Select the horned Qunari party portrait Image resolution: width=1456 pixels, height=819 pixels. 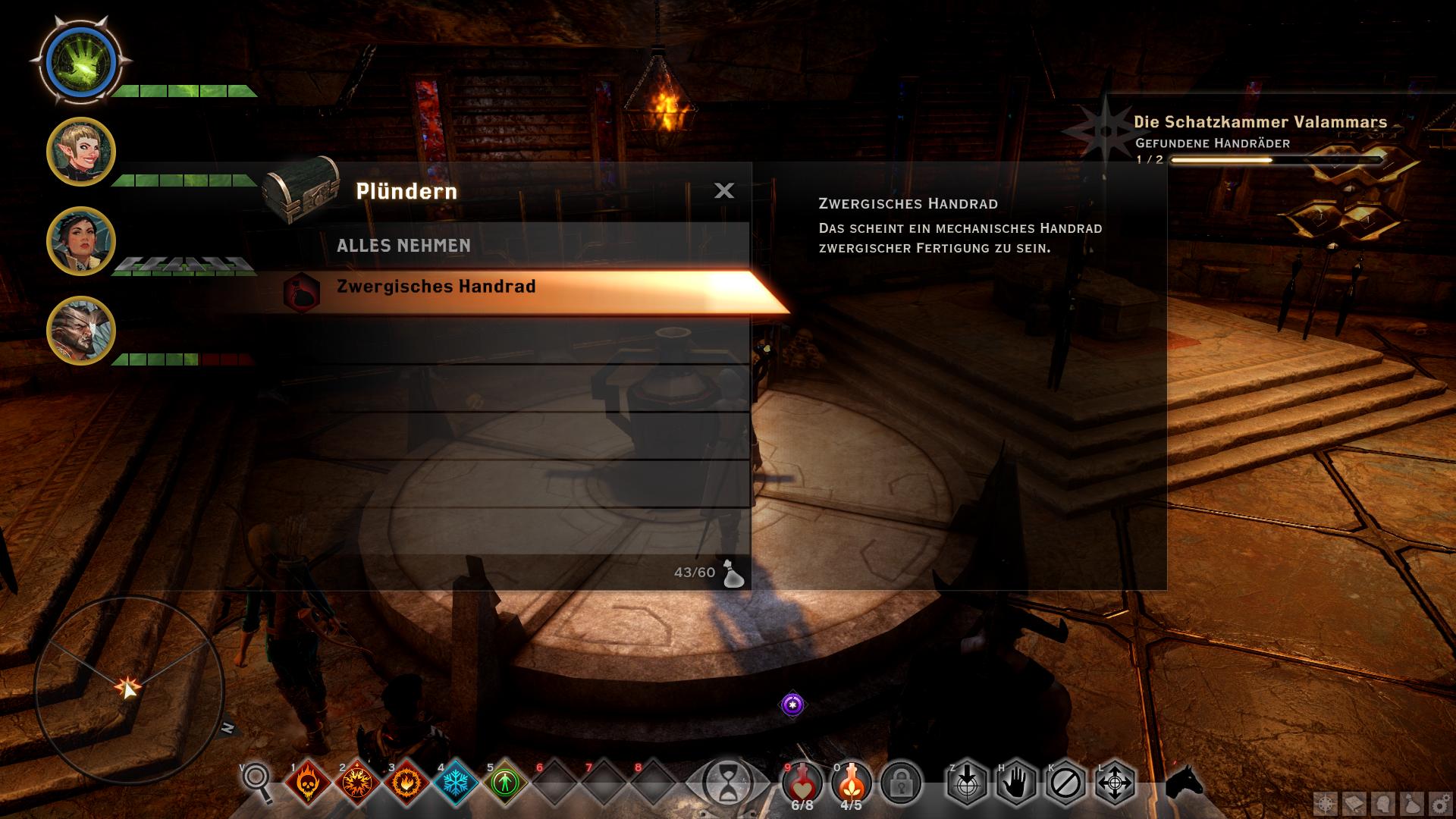(x=80, y=331)
